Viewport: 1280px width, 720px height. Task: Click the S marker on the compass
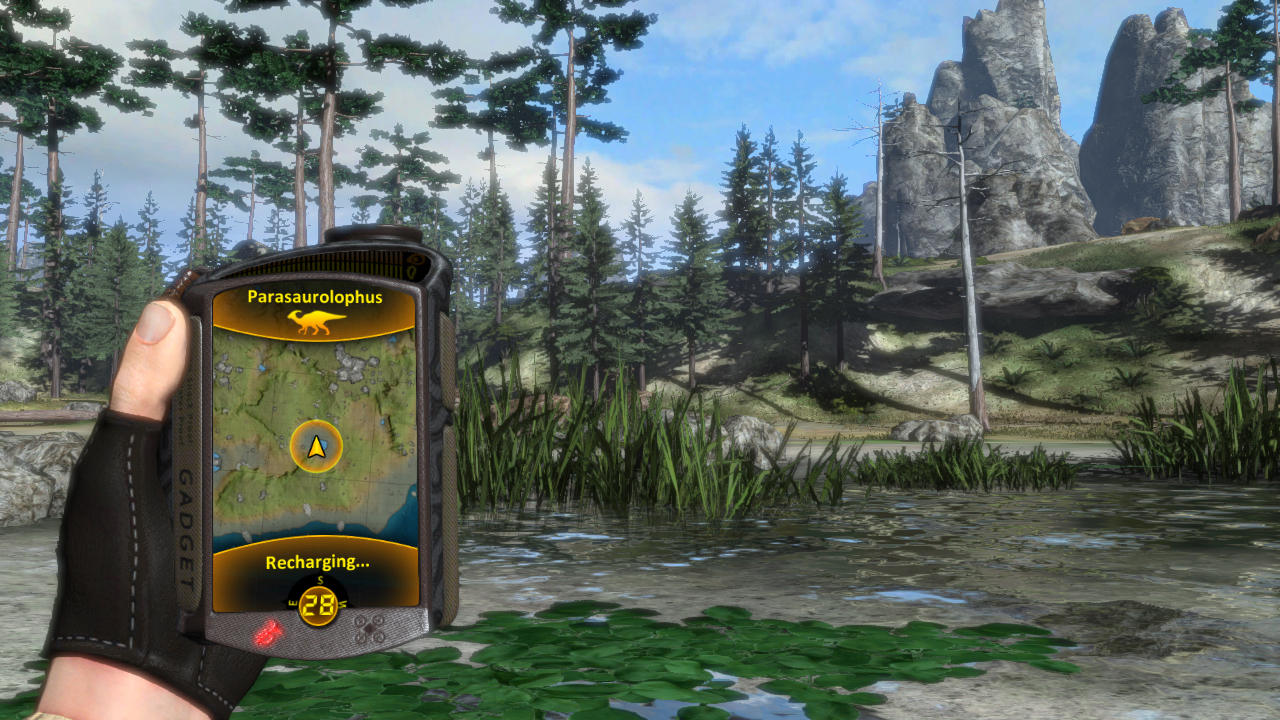[319, 581]
